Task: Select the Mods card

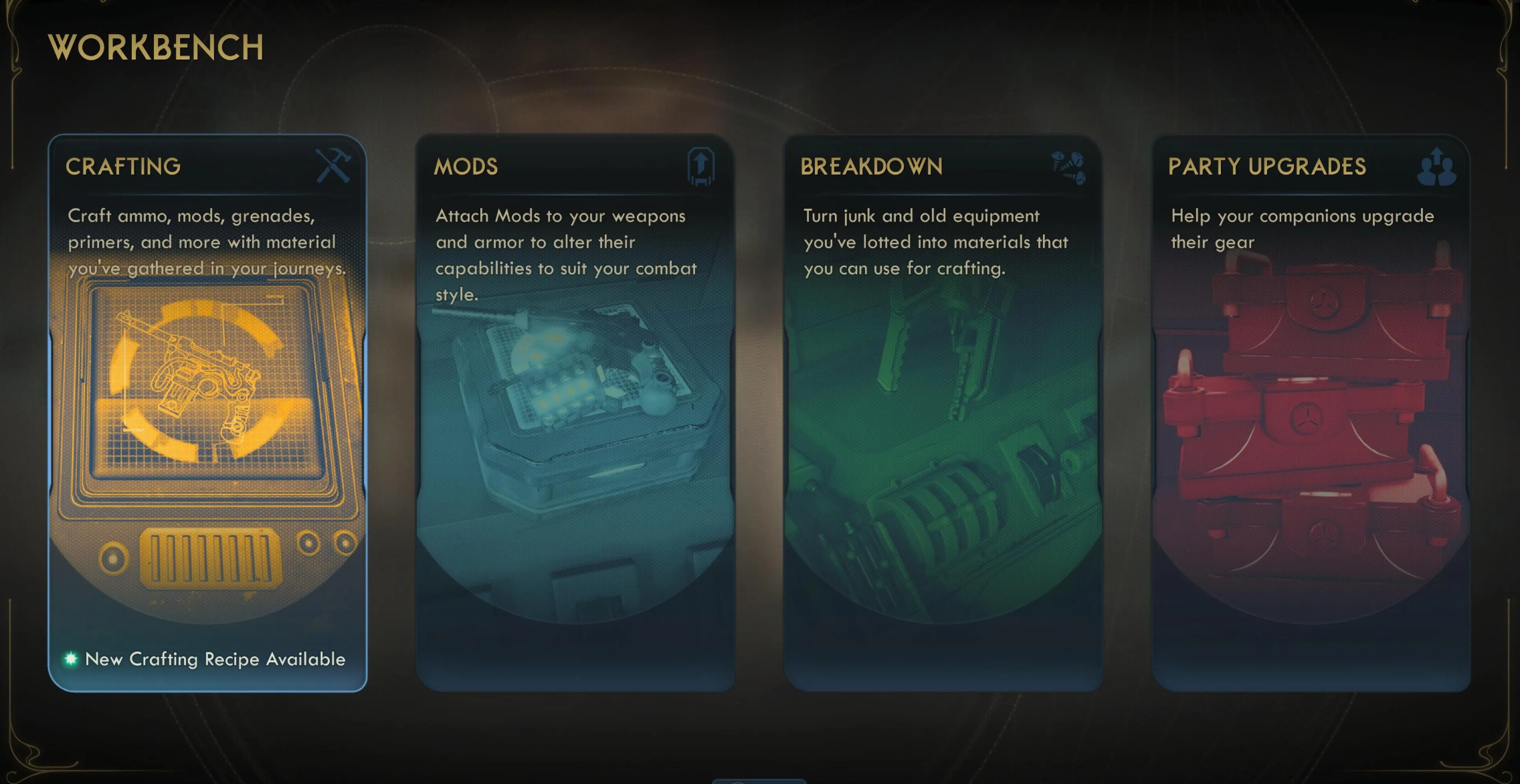Action: tap(575, 413)
